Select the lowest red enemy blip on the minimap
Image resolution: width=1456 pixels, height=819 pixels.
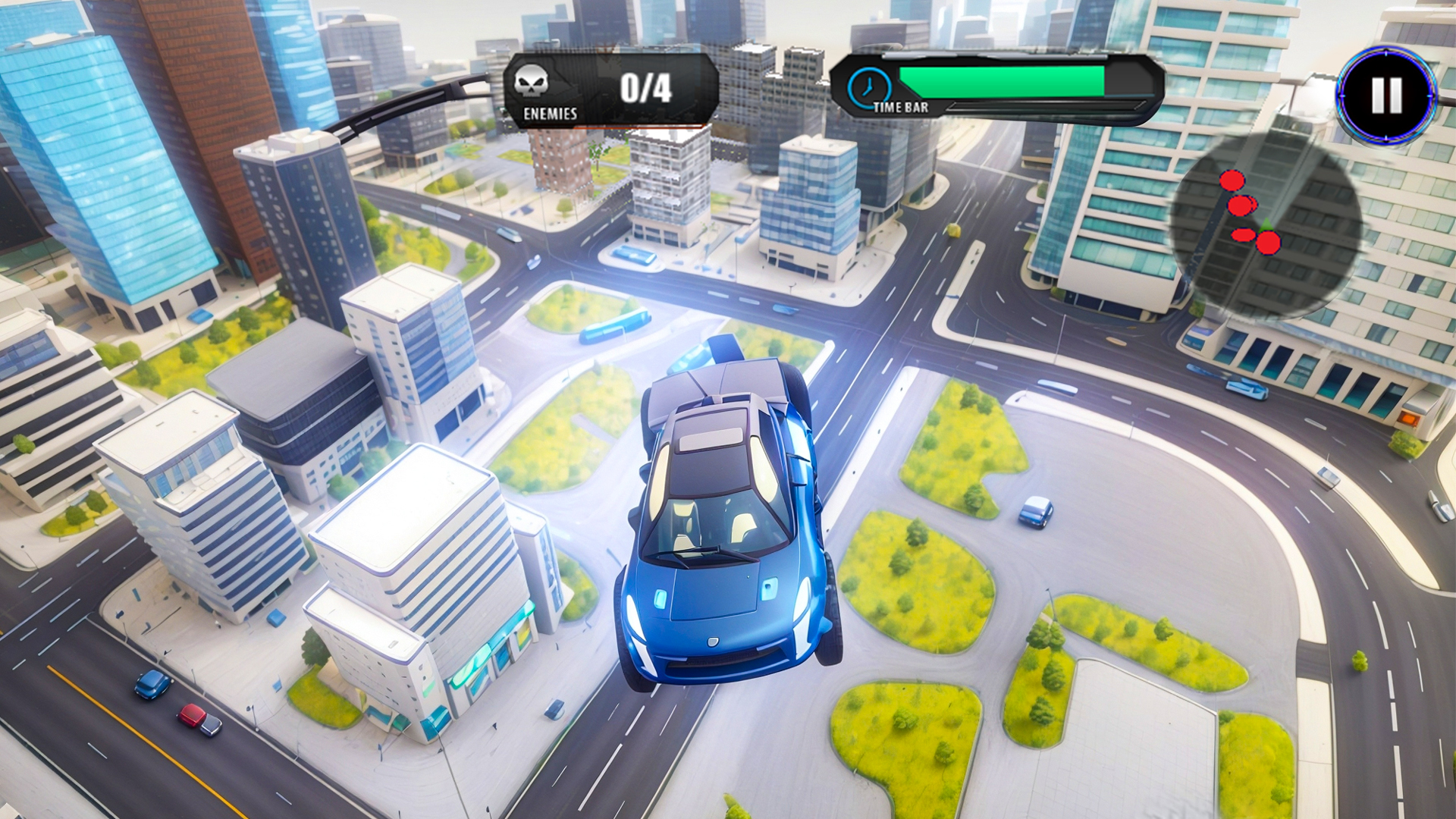(x=1268, y=244)
